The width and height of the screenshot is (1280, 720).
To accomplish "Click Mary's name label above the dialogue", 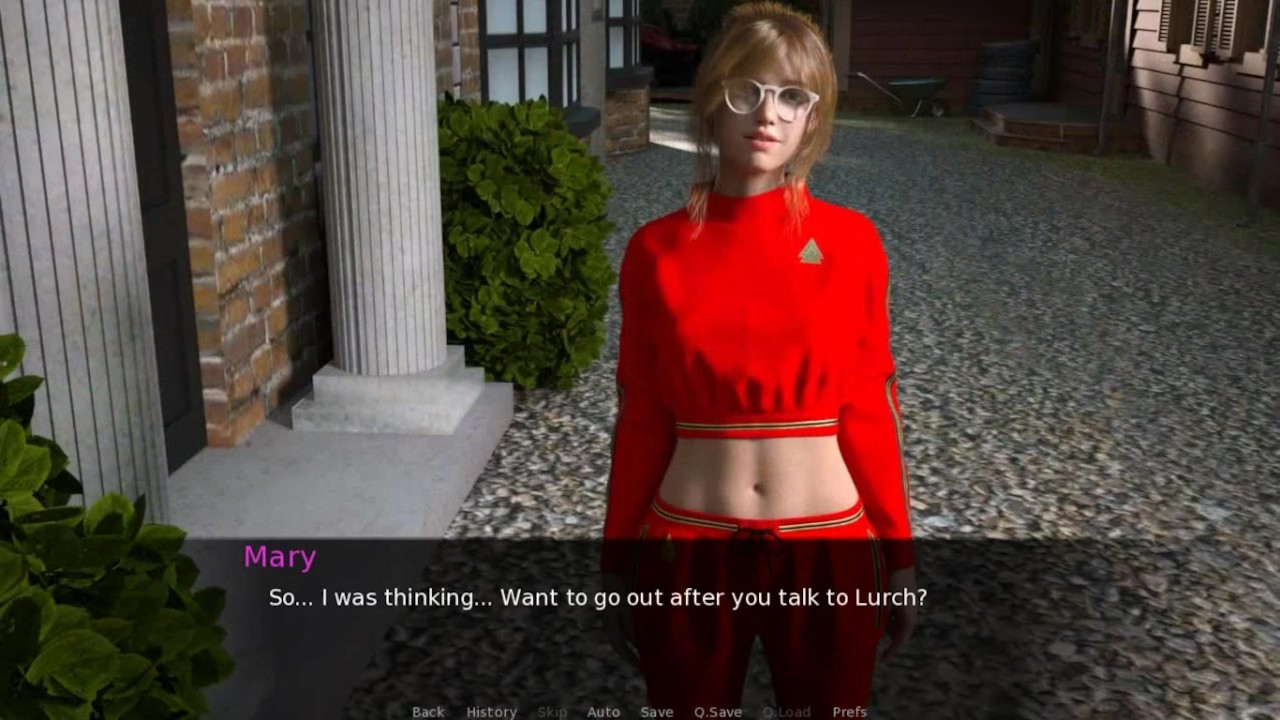I will tap(279, 557).
